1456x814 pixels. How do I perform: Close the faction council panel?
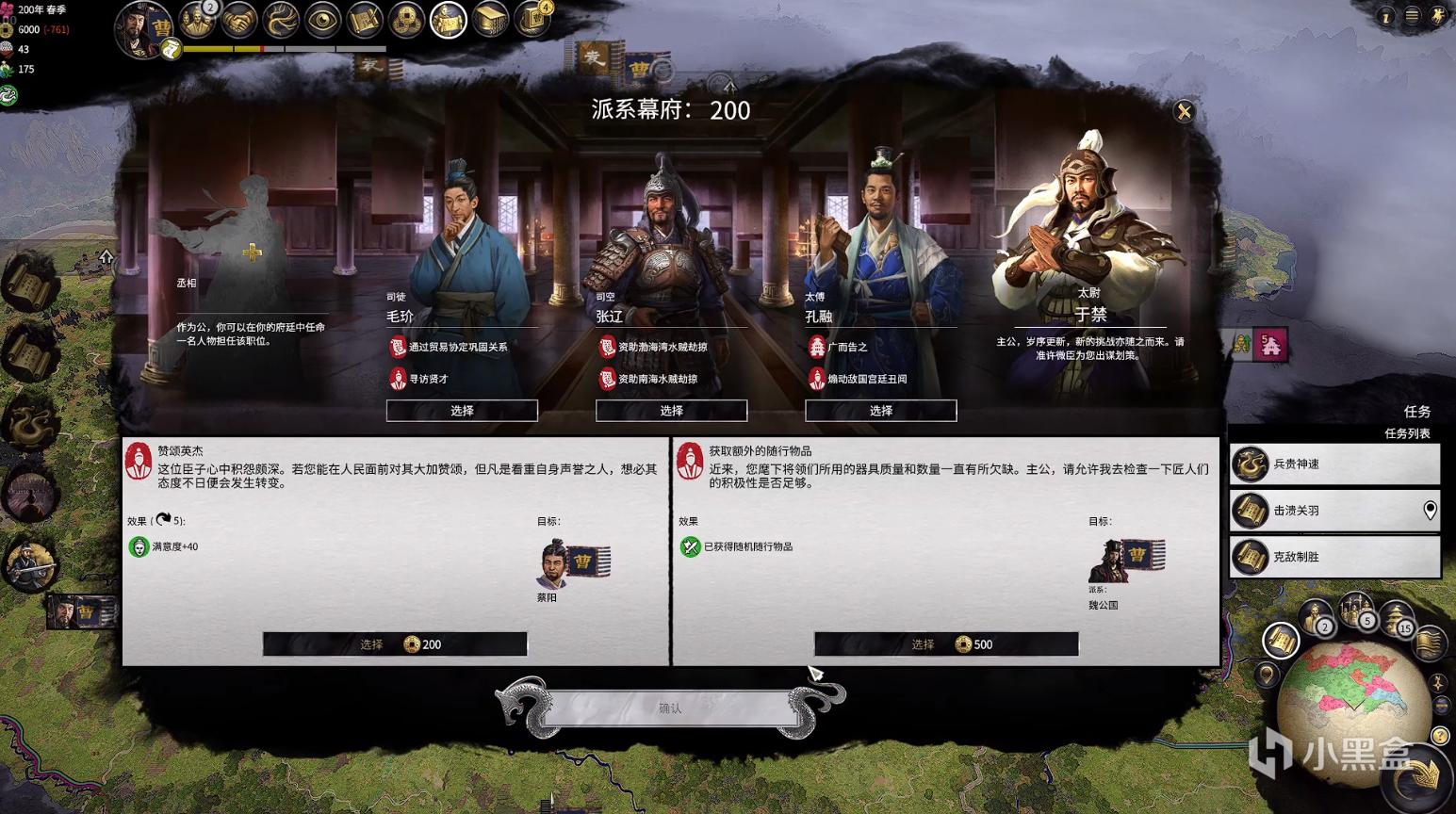pos(1184,112)
